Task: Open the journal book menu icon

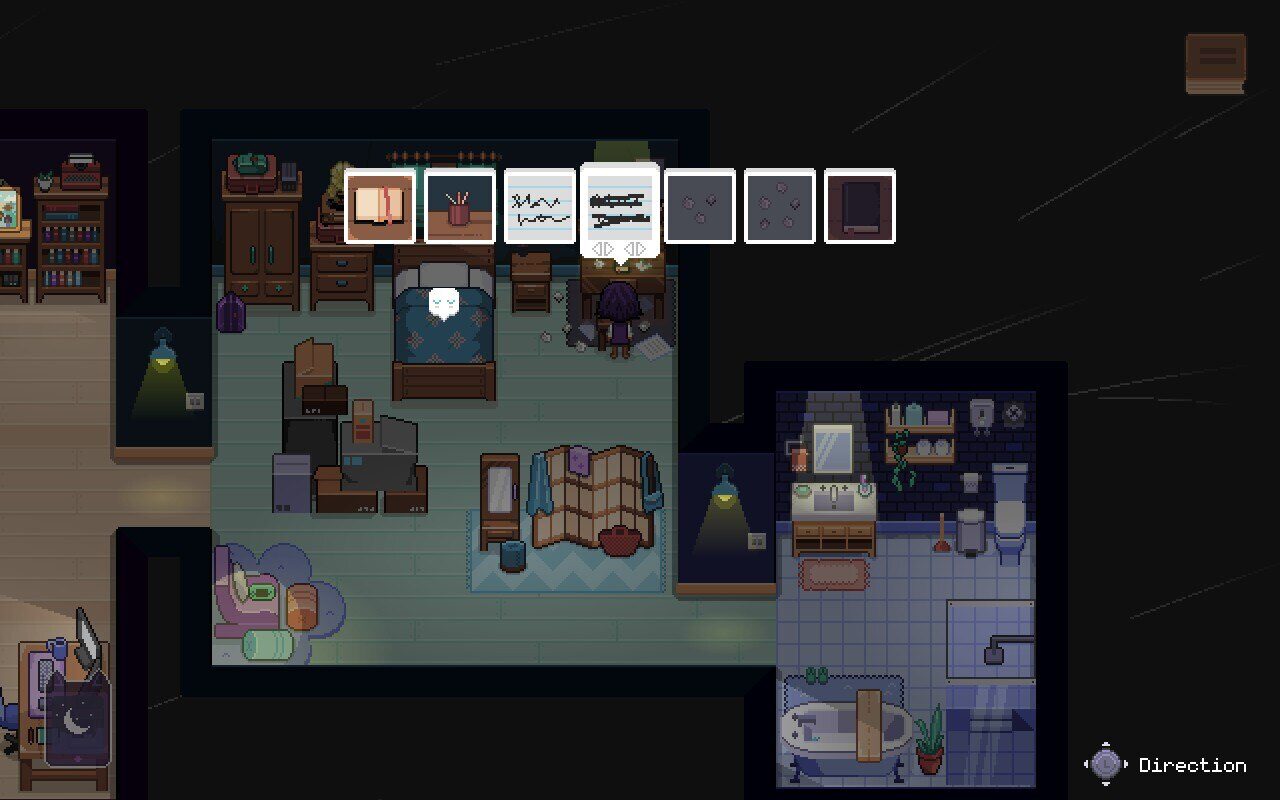Action: pyautogui.click(x=1216, y=63)
